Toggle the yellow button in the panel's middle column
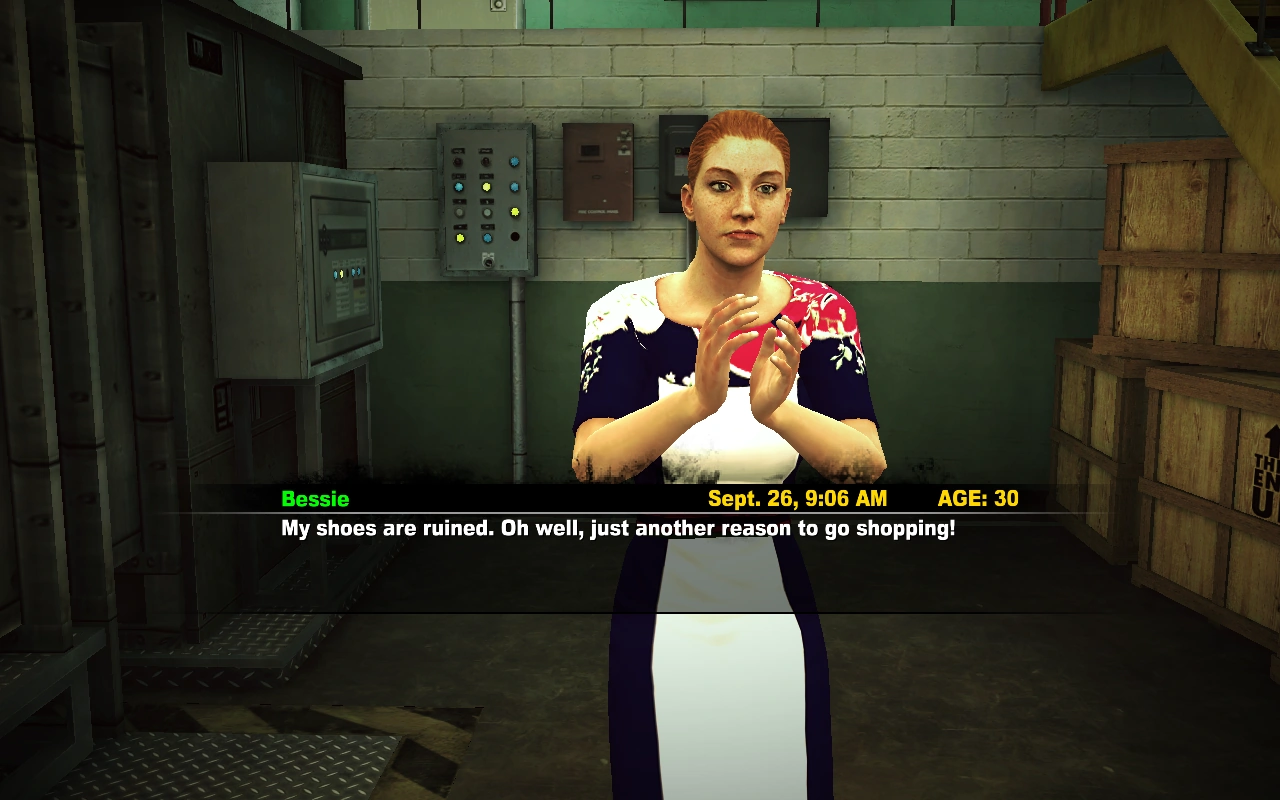 coord(486,186)
